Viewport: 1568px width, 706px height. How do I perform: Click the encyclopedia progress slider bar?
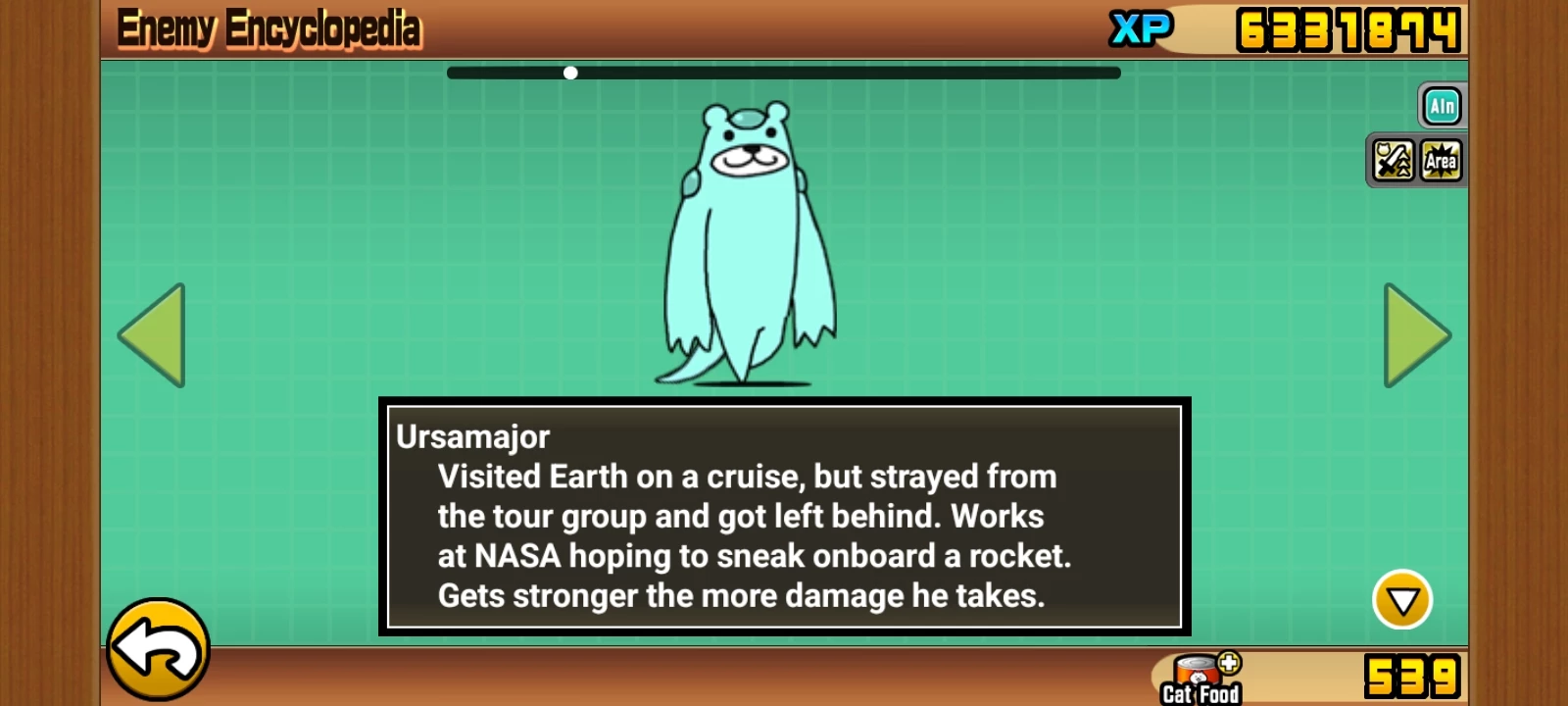point(783,73)
